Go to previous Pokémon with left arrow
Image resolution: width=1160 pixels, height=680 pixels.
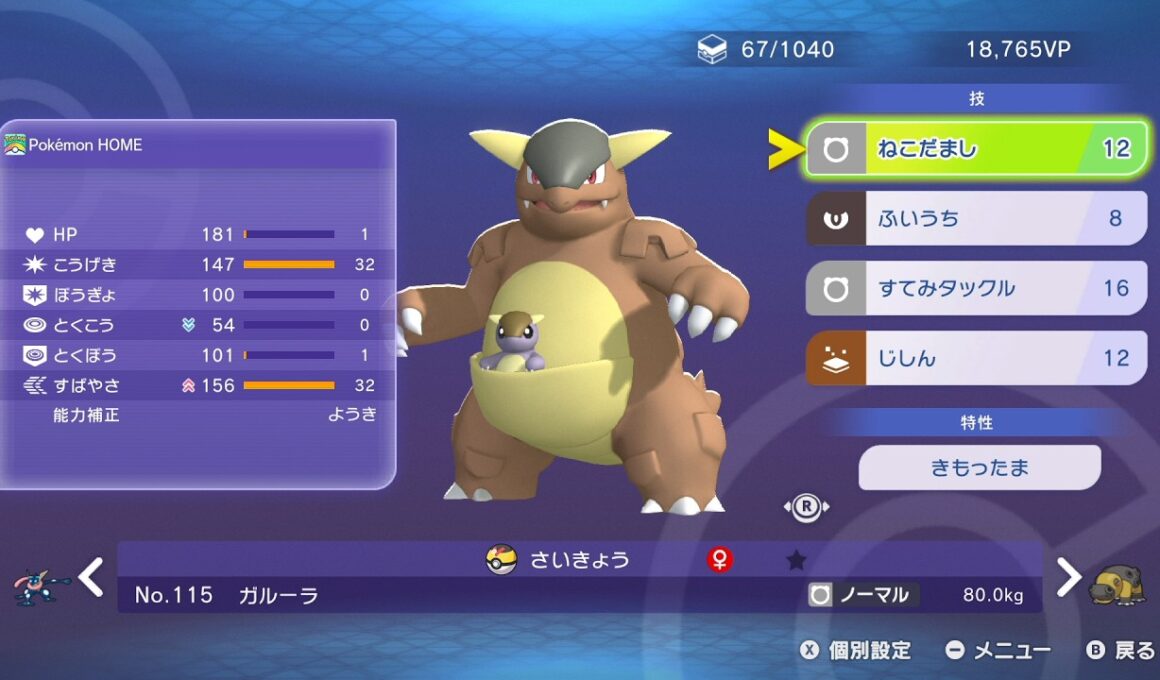(91, 577)
